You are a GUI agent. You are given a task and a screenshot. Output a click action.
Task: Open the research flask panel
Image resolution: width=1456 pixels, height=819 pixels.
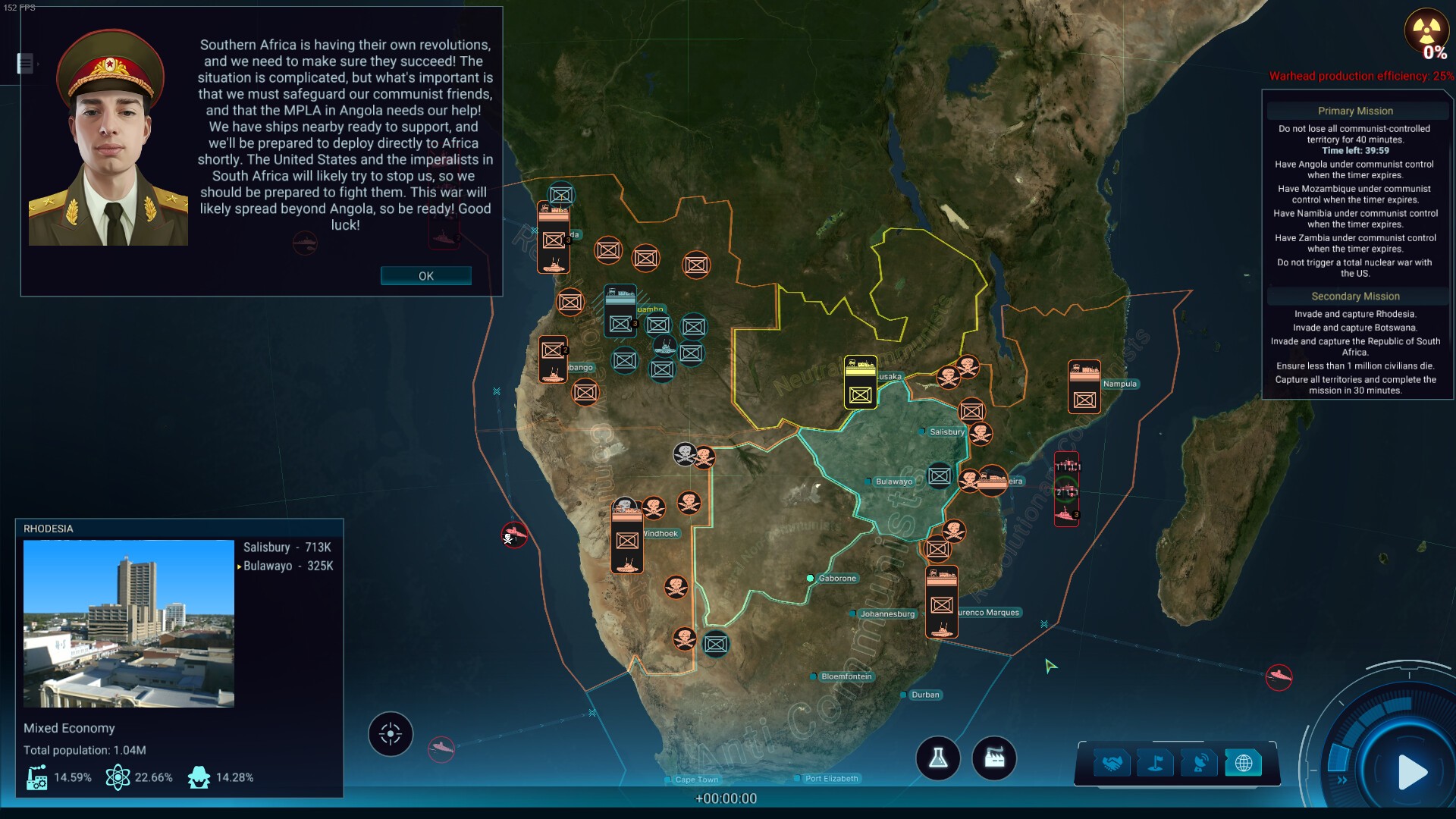938,758
